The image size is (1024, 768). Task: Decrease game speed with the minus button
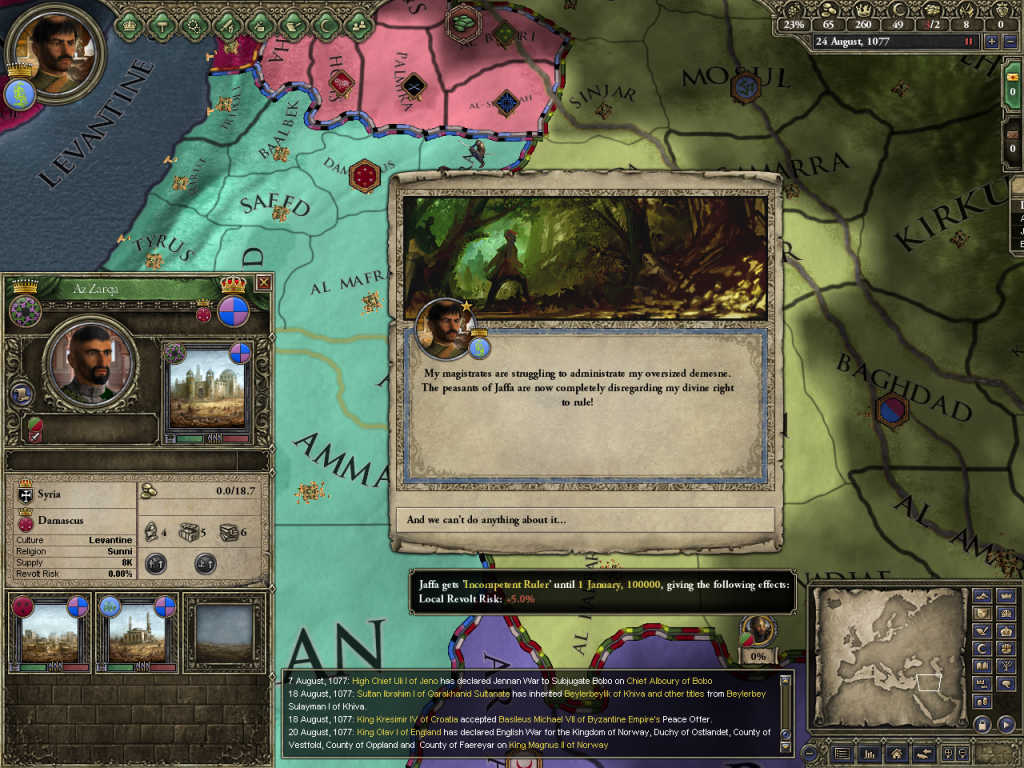tap(1009, 42)
